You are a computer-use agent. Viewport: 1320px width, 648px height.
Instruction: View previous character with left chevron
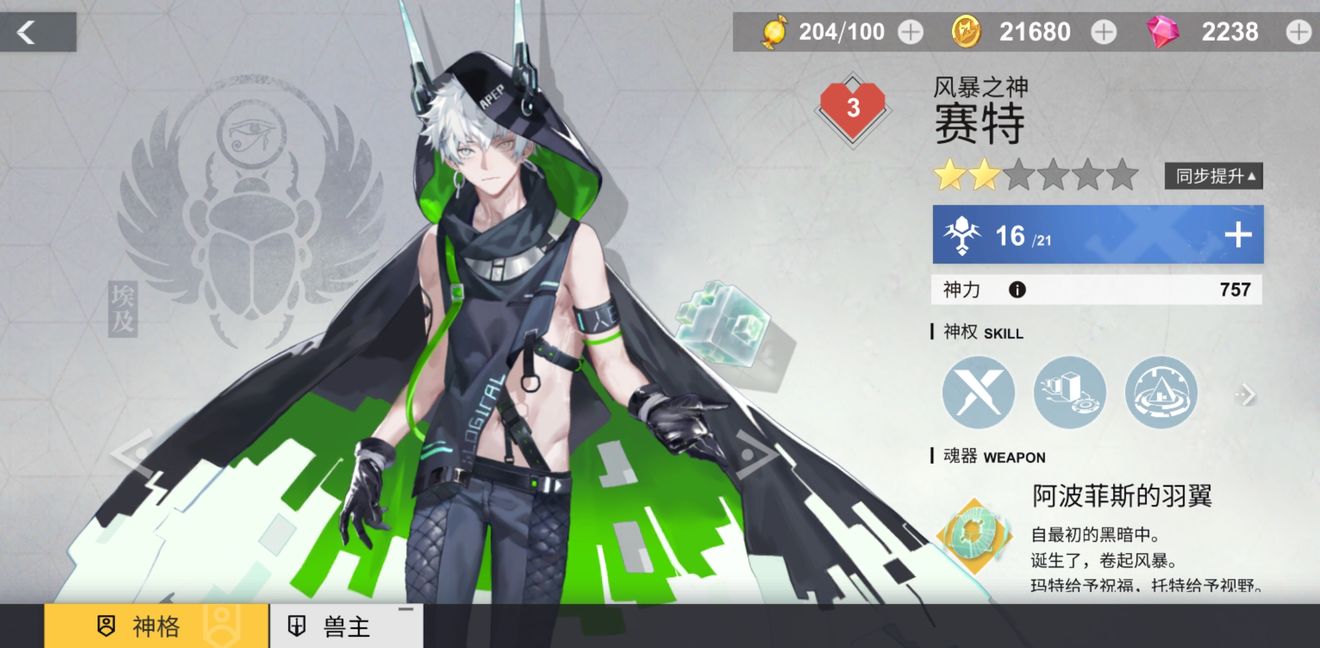click(133, 452)
